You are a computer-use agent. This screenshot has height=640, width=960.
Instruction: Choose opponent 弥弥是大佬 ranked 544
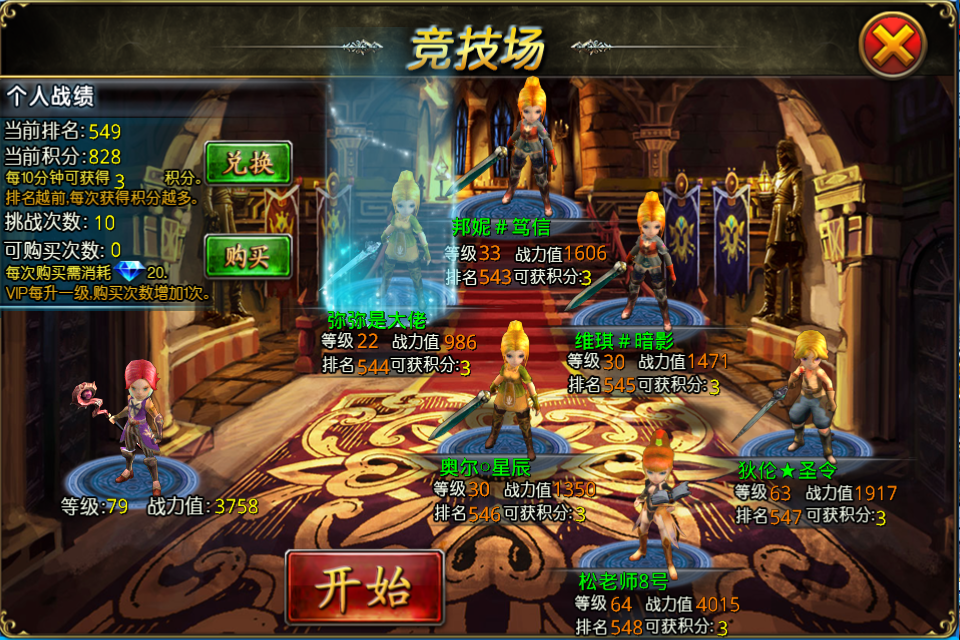[x=405, y=240]
